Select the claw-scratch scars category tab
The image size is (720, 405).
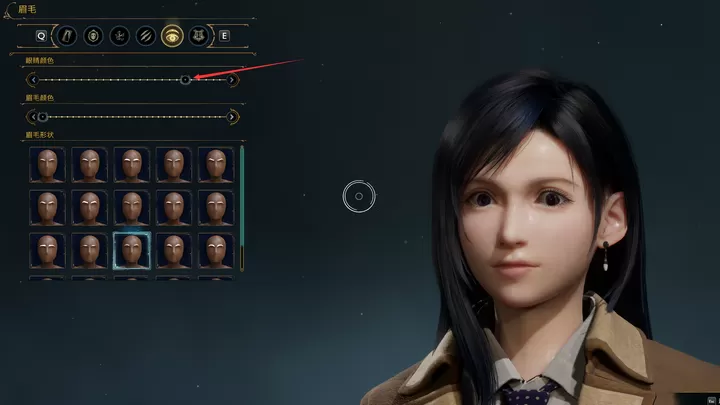click(145, 36)
